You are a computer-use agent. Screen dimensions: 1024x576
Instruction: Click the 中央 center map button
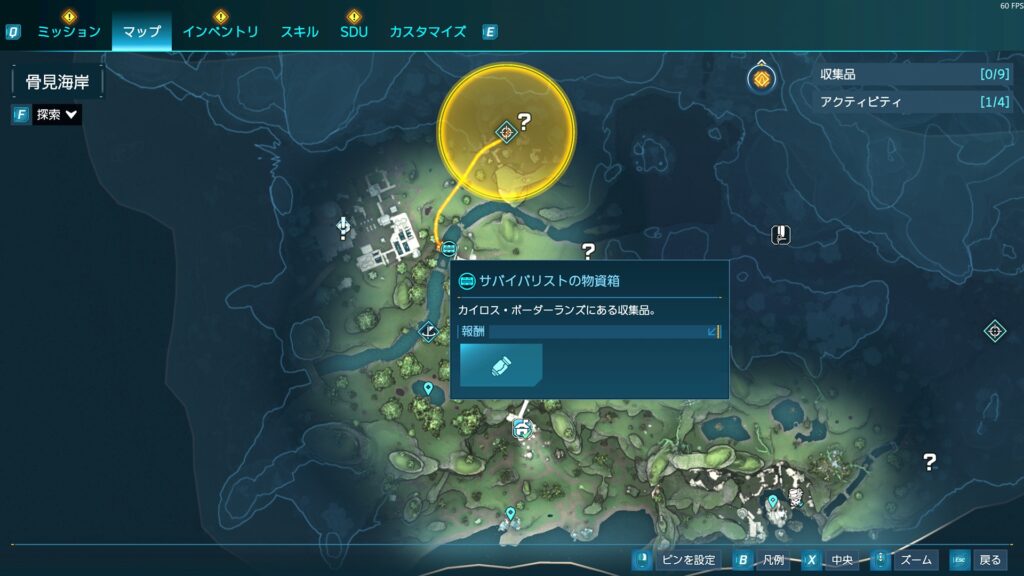point(829,560)
